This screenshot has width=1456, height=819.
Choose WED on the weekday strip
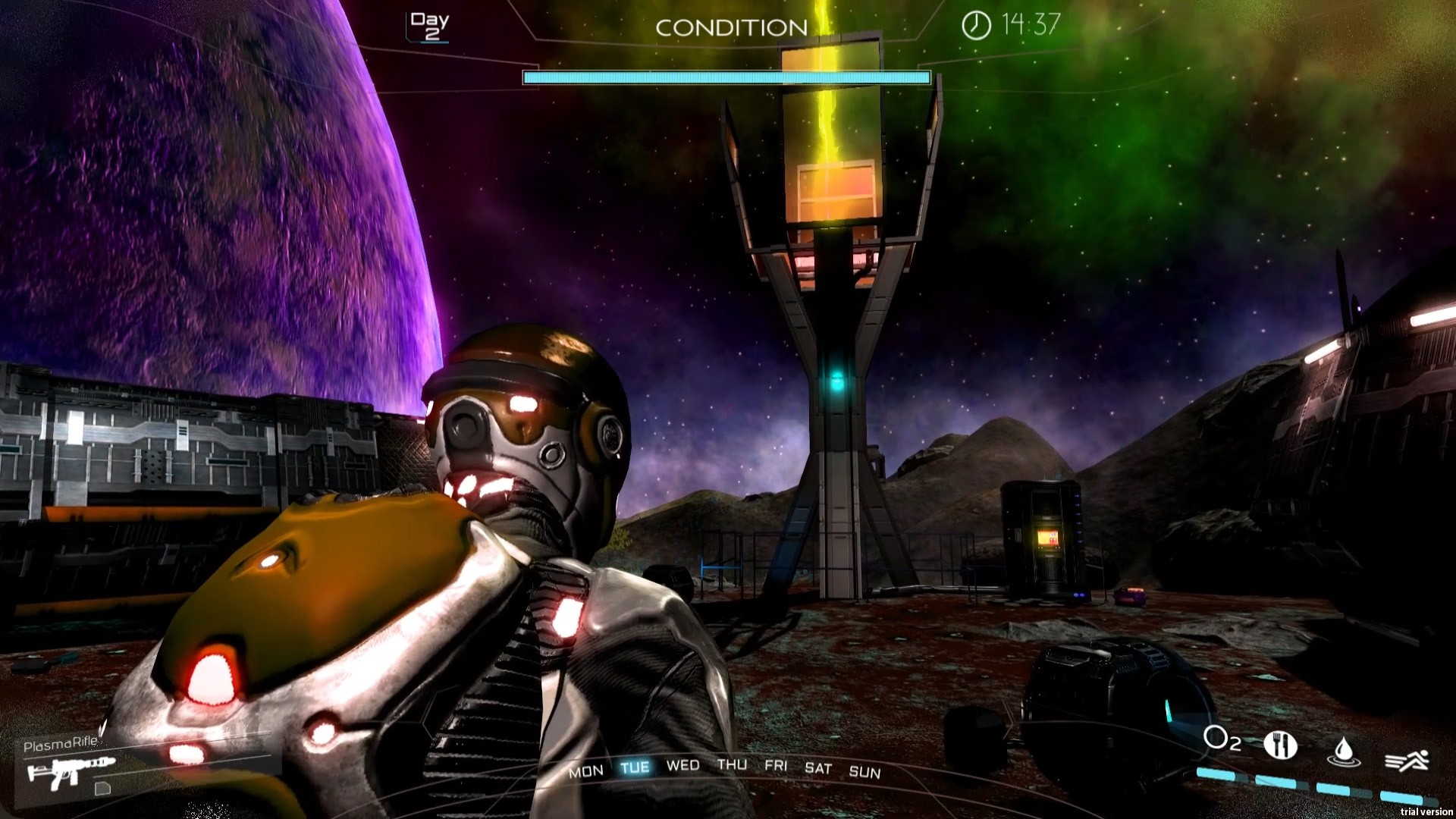pyautogui.click(x=682, y=765)
